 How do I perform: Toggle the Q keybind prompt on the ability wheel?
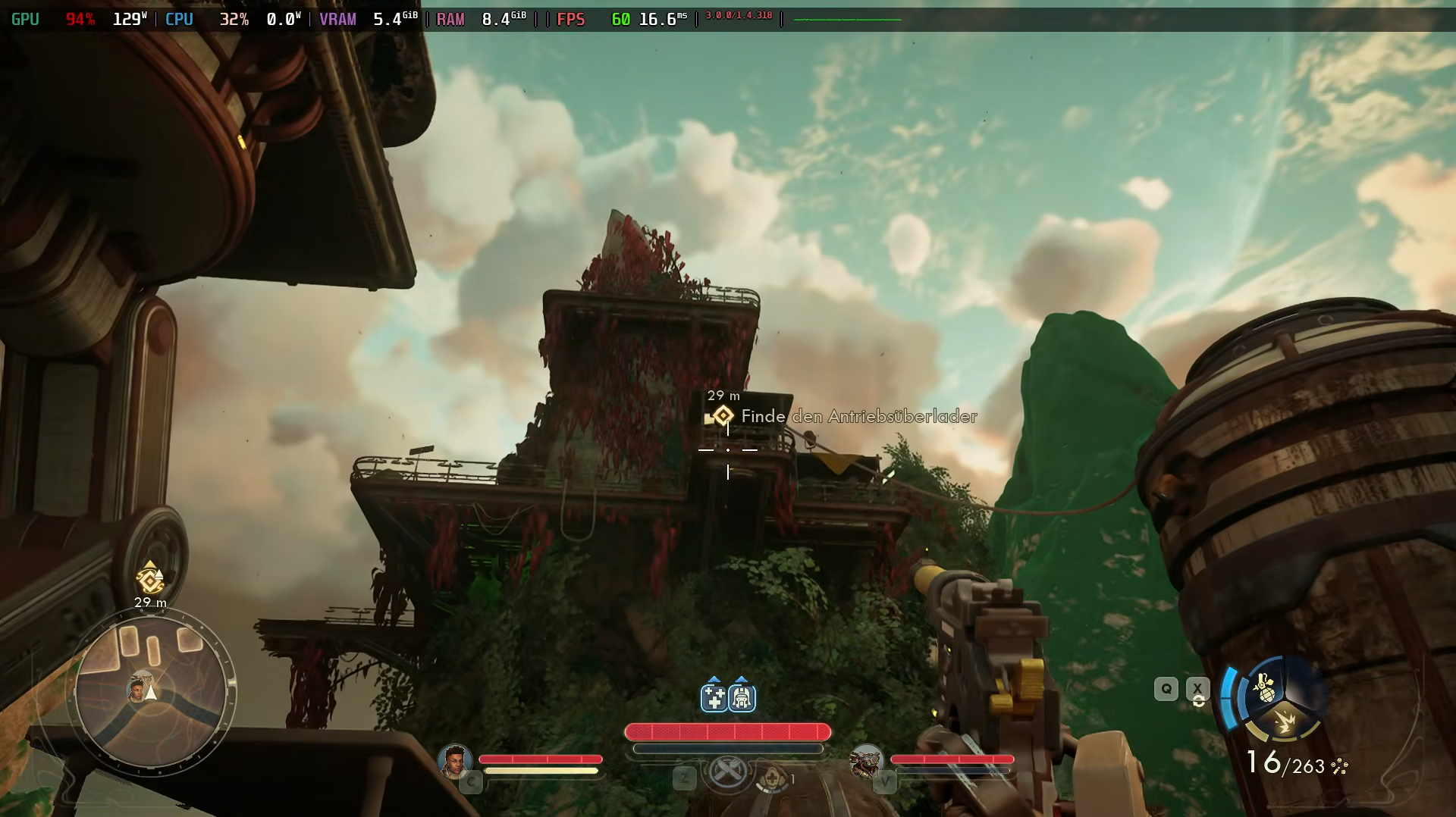tap(1166, 689)
